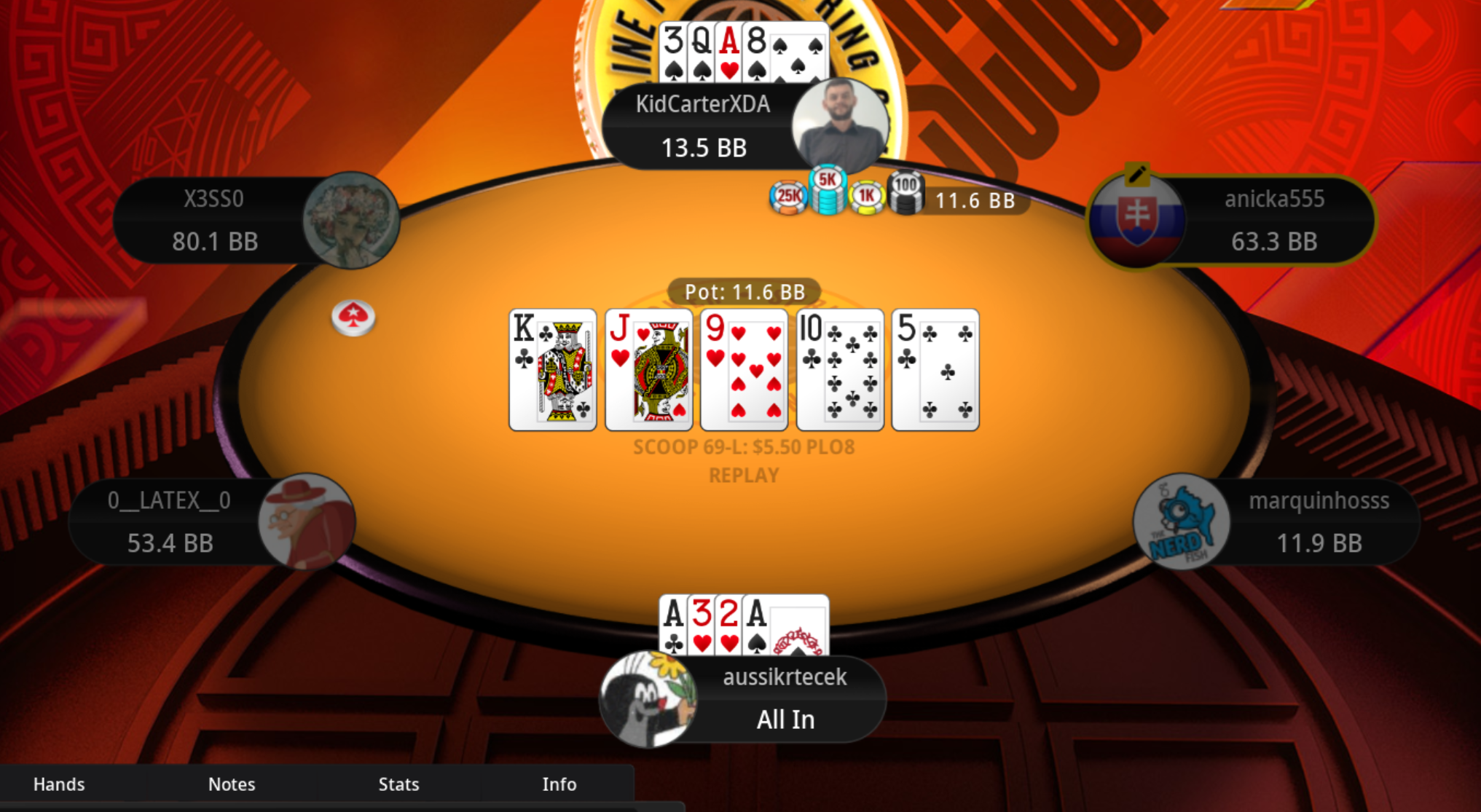Click the PokerStars spade on the dealer button

coord(355,315)
